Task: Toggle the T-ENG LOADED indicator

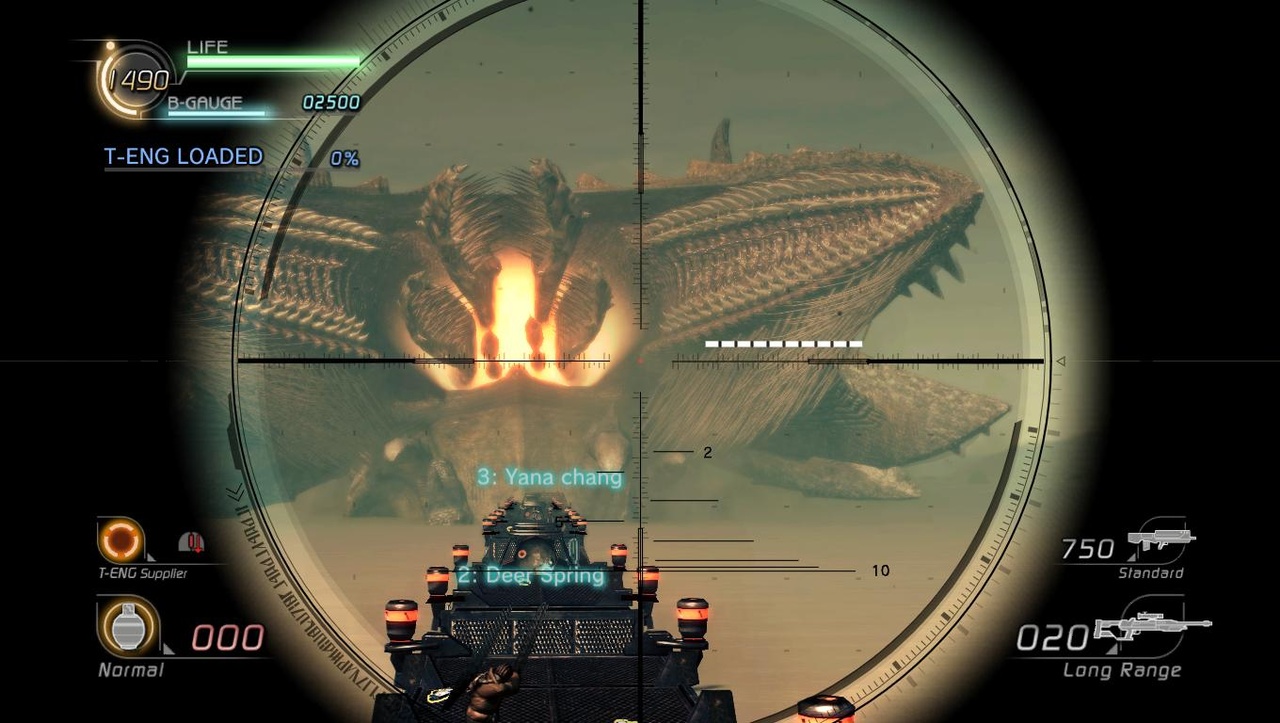Action: coord(182,156)
